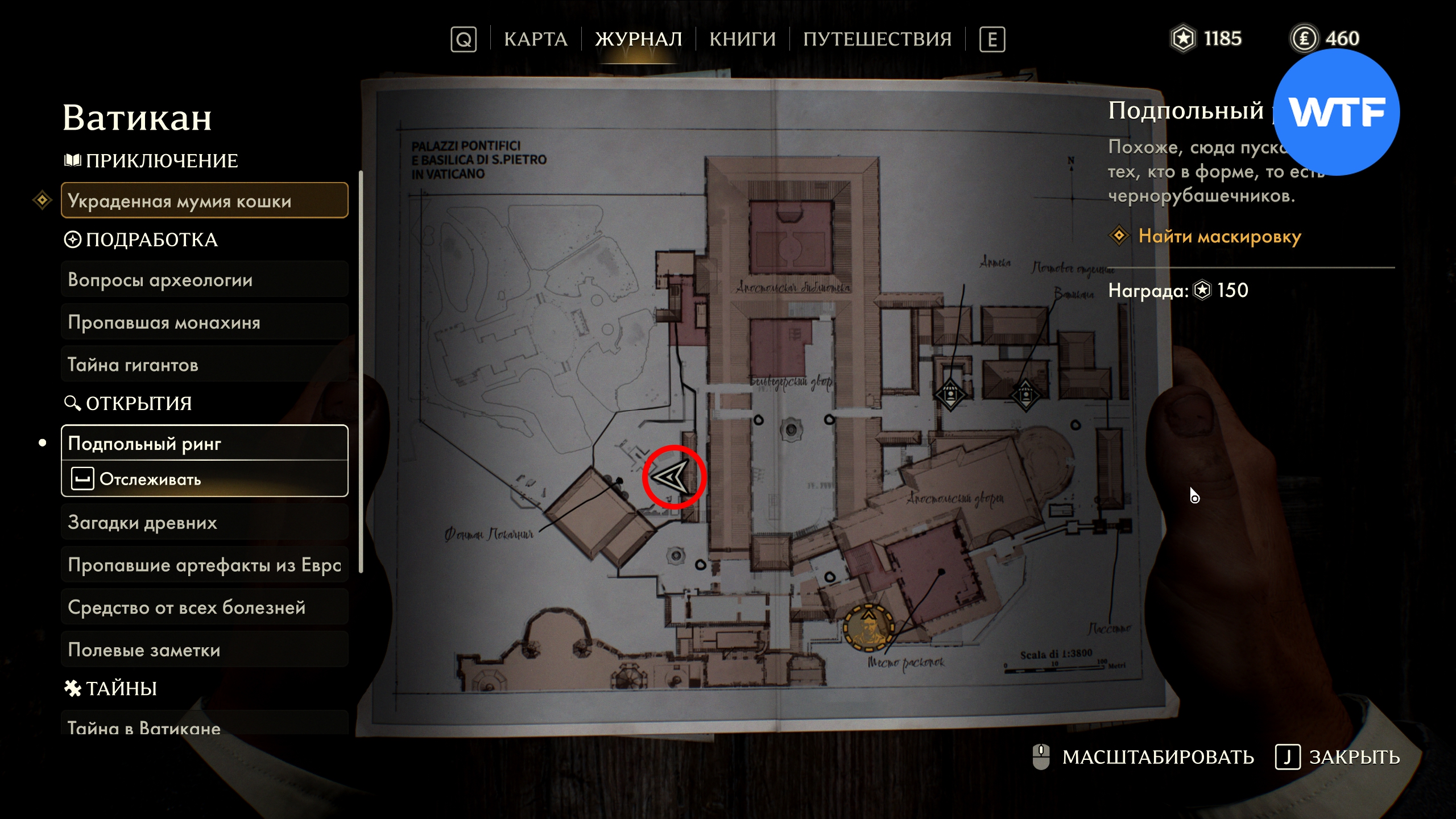Open the ЖУРНАЛ tab
This screenshot has height=819, width=1456.
point(638,39)
